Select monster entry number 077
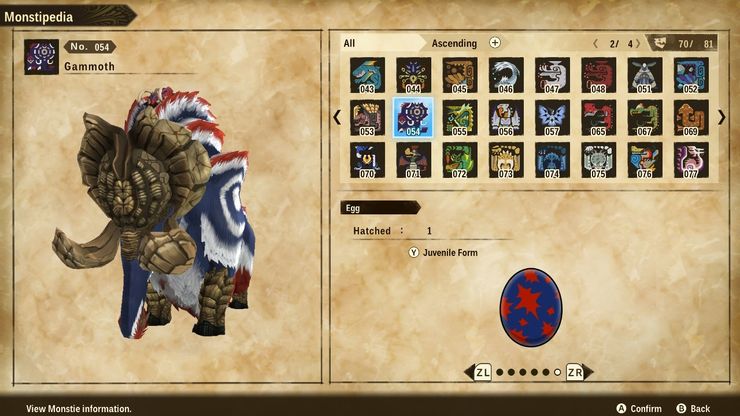 pos(691,160)
